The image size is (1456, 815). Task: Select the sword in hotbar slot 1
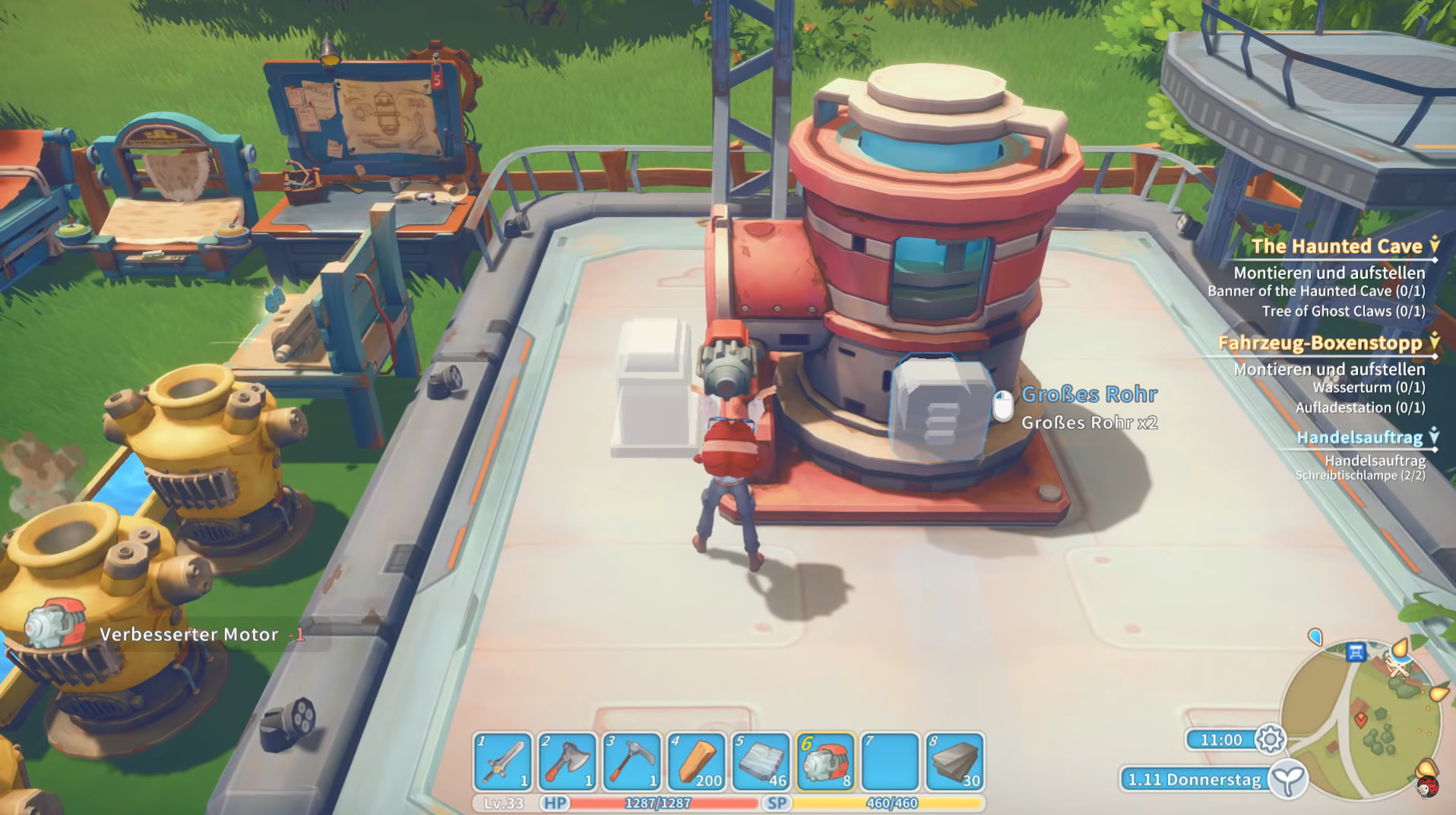click(503, 762)
